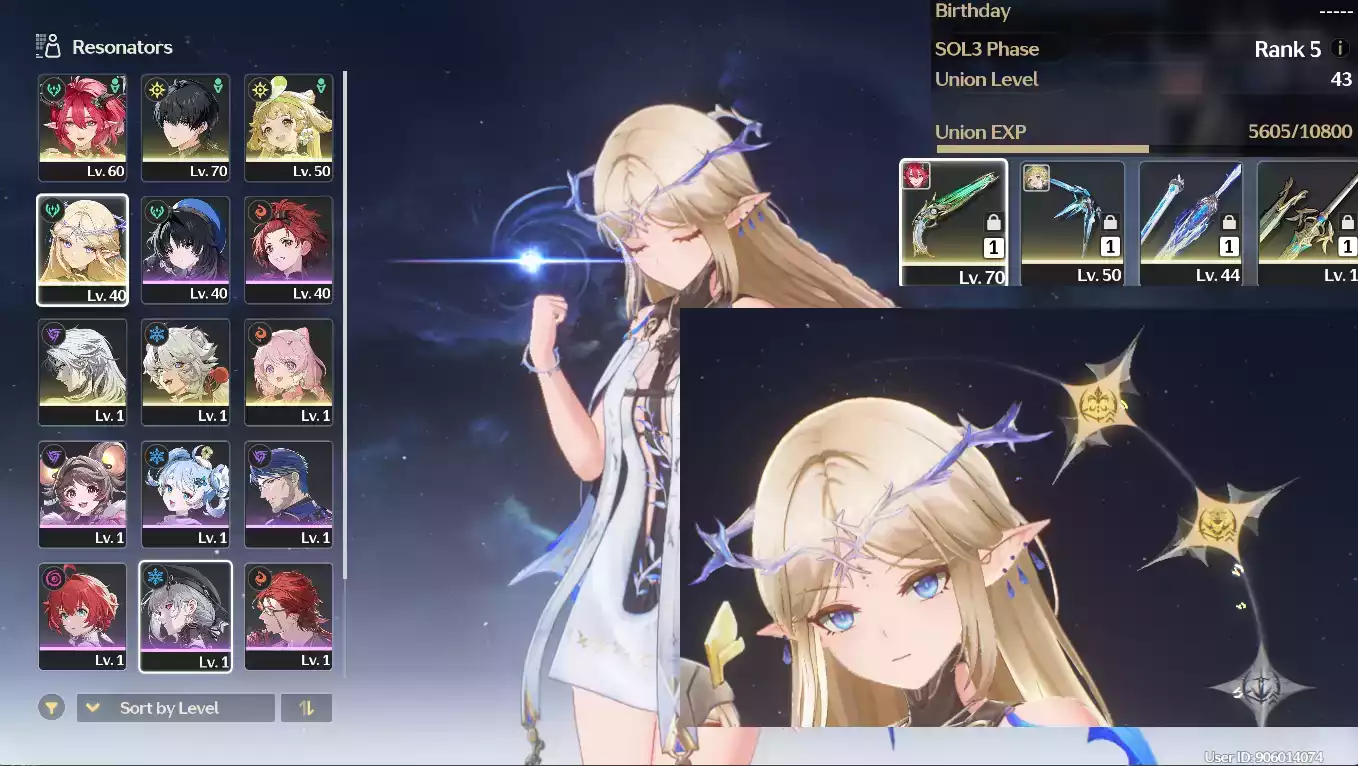The width and height of the screenshot is (1358, 766).
Task: Select the Lv. 50 weapon slot
Action: (x=1072, y=222)
